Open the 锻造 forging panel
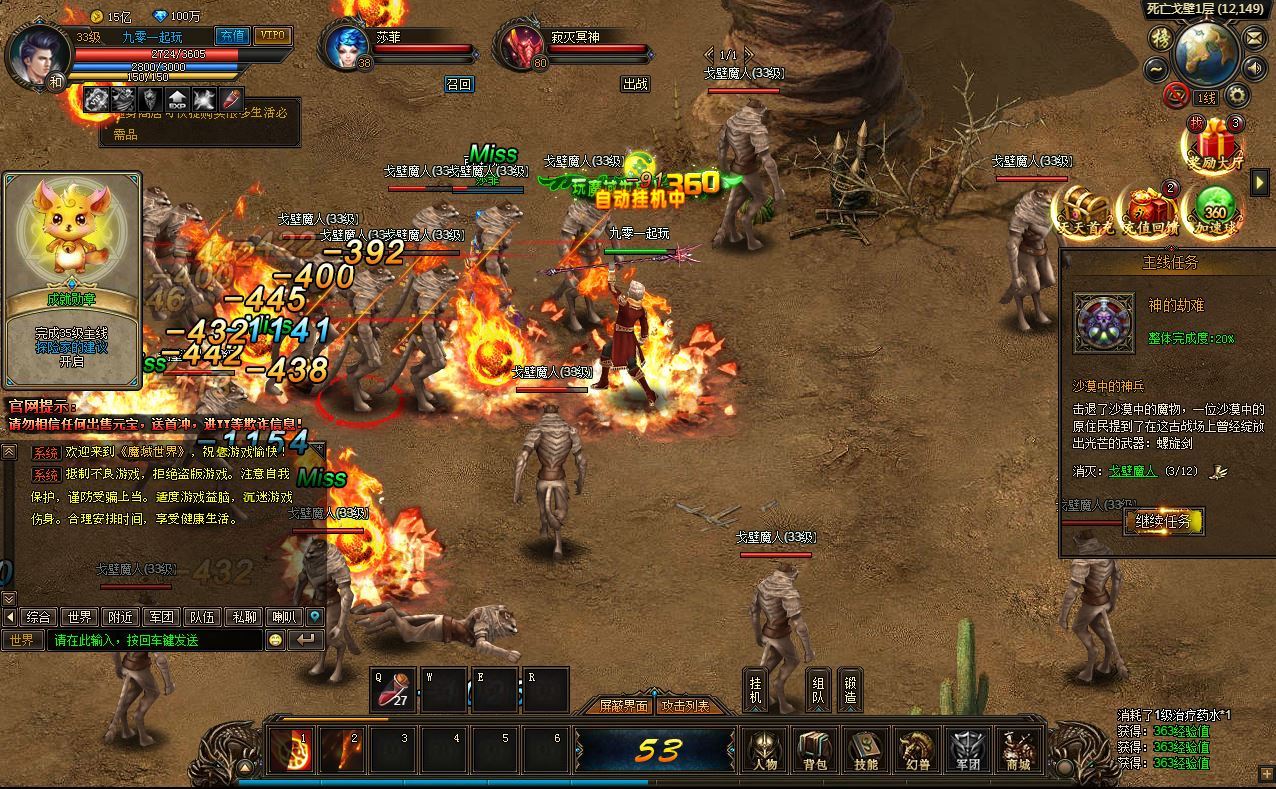 tap(850, 689)
